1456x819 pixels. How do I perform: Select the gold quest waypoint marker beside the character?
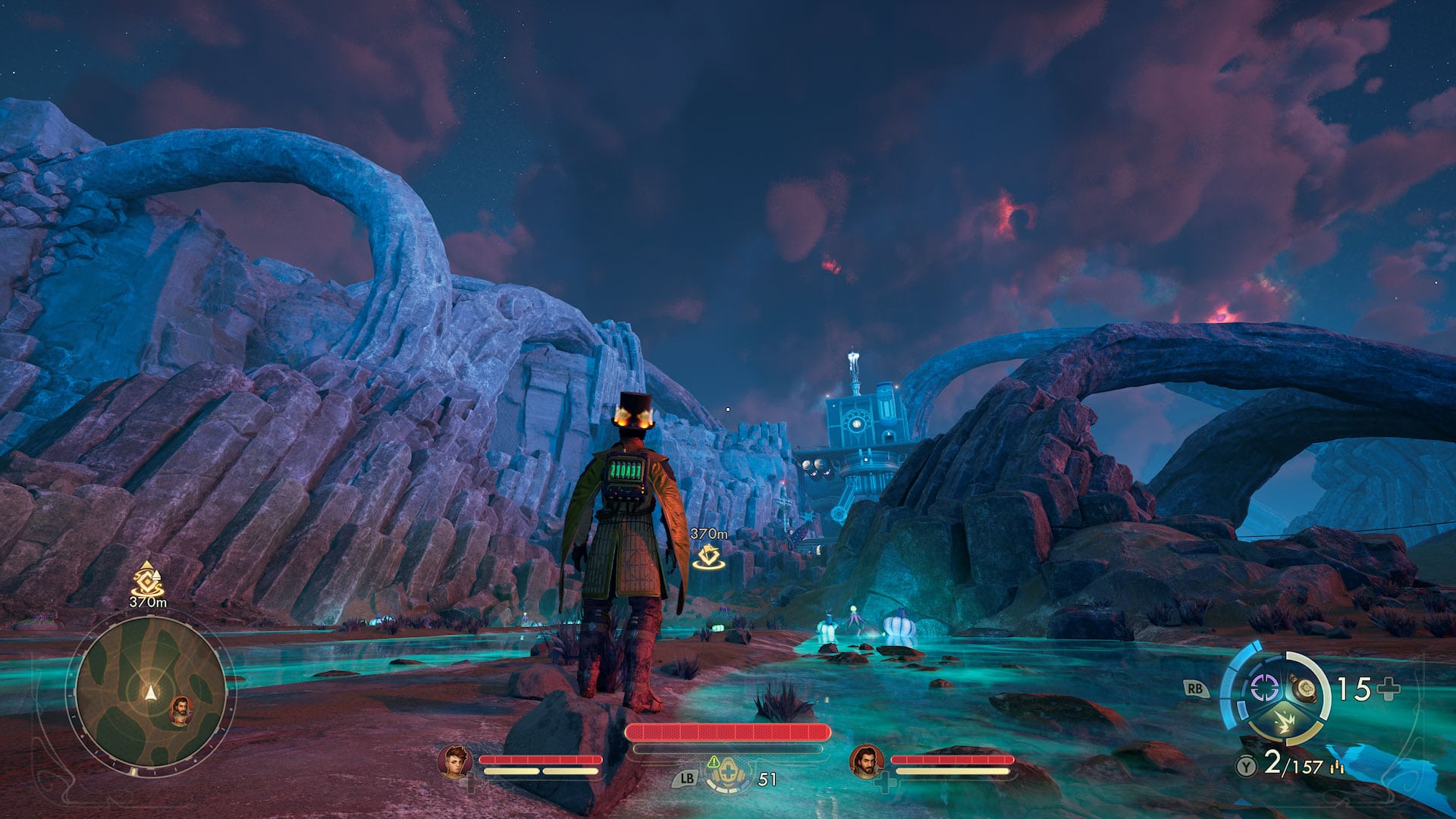[x=708, y=557]
